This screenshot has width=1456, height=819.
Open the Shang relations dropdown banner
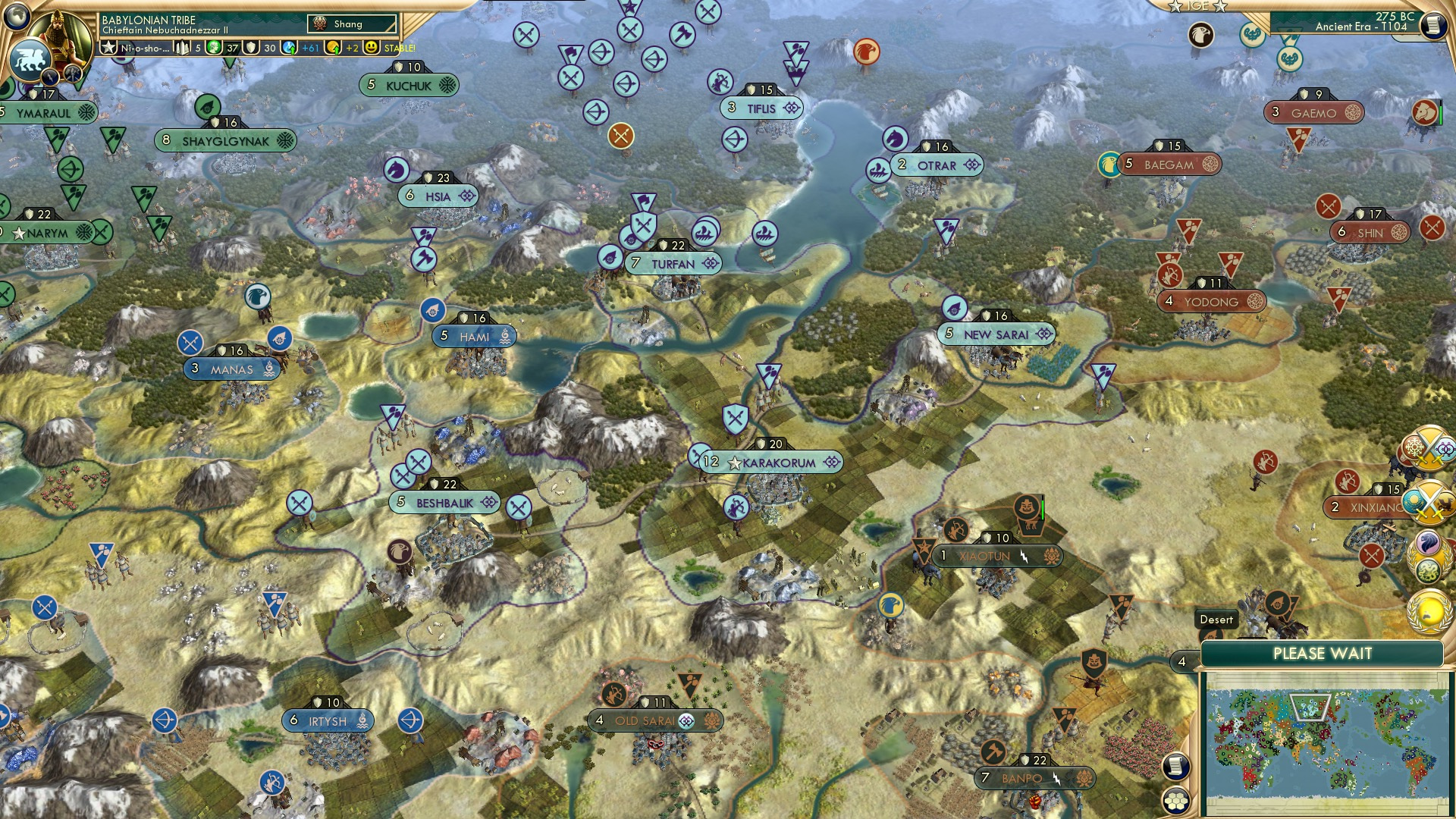click(353, 24)
